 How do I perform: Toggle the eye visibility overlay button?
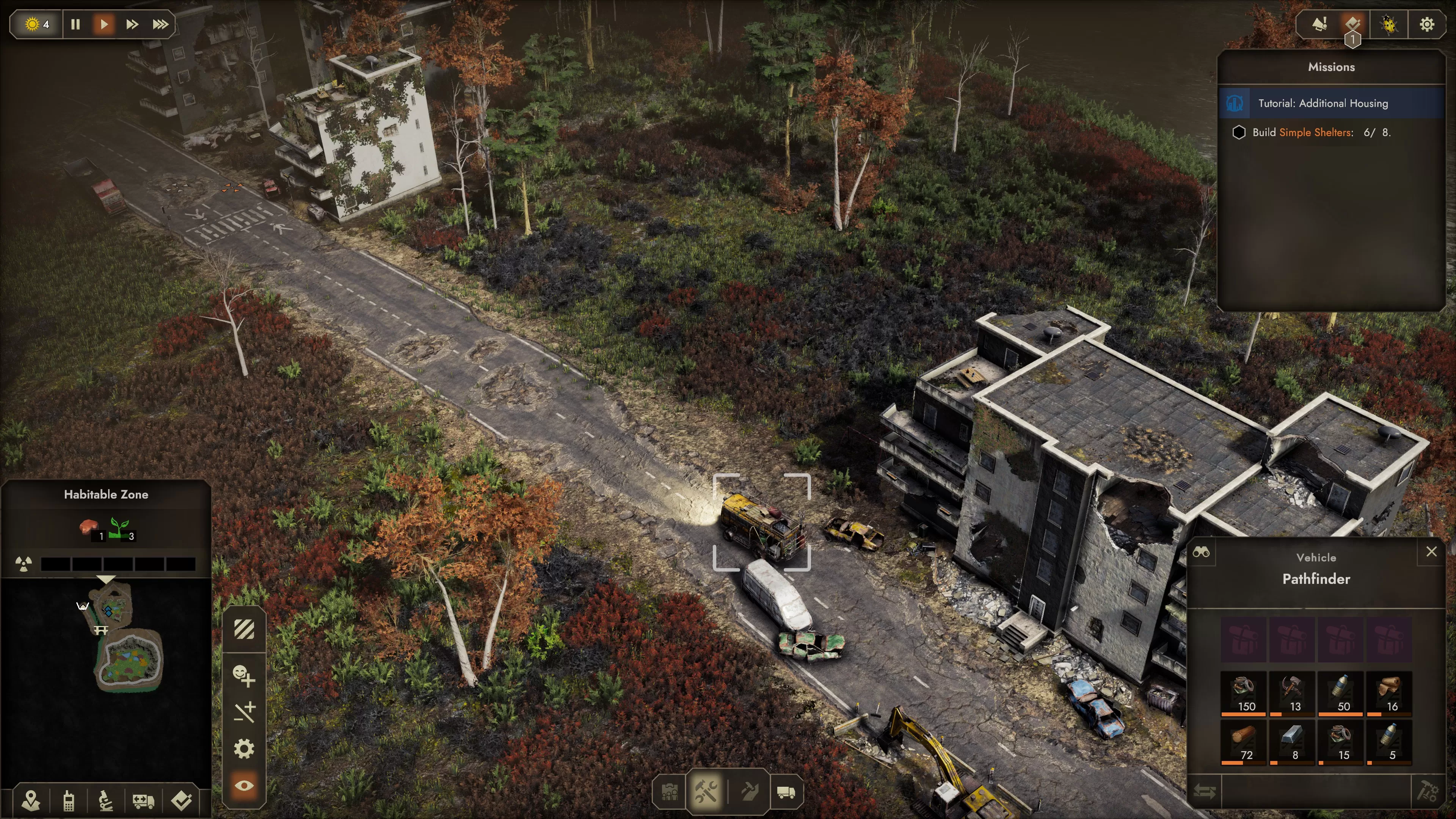click(x=244, y=786)
